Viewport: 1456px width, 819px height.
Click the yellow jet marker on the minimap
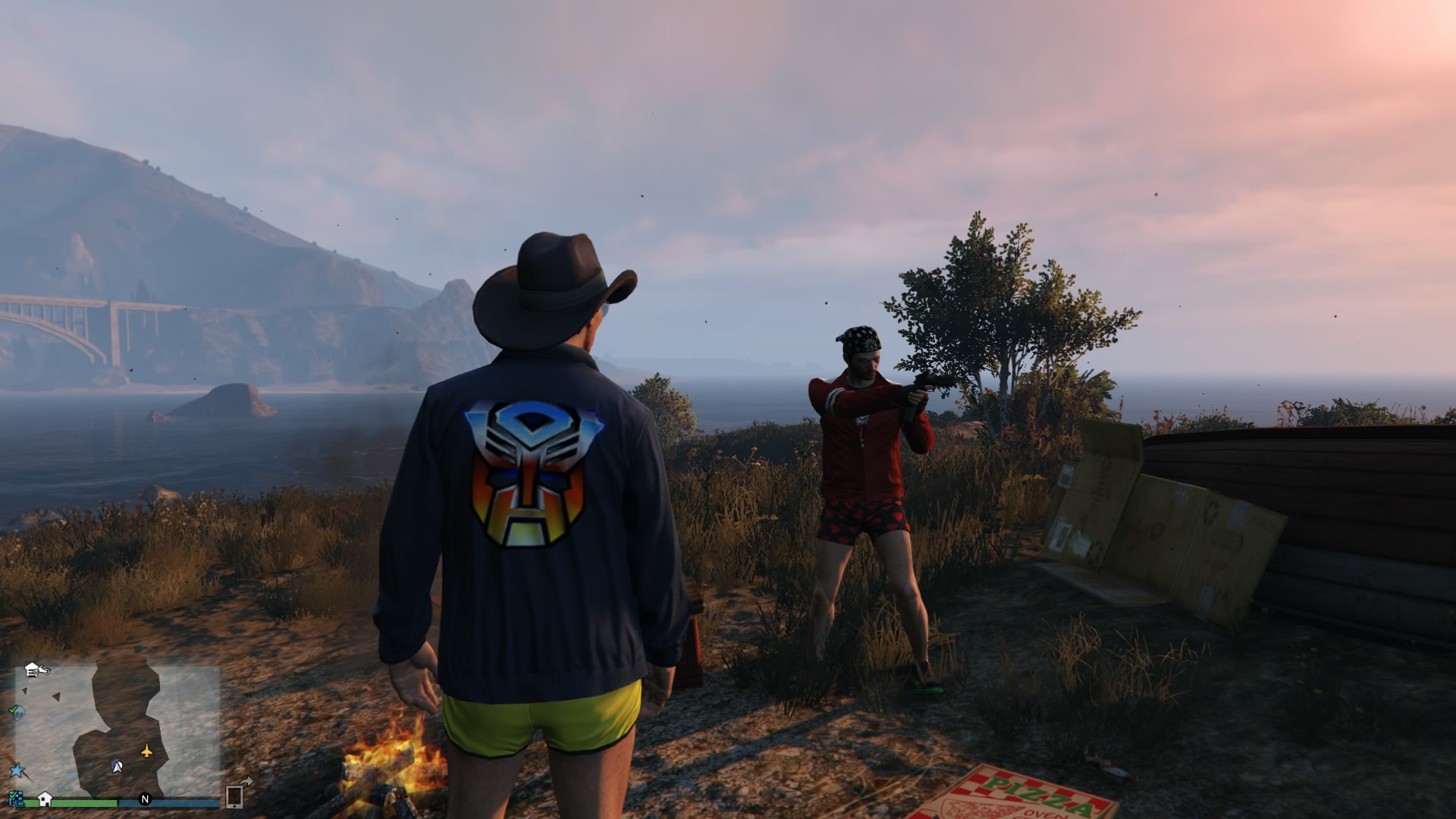[x=146, y=751]
